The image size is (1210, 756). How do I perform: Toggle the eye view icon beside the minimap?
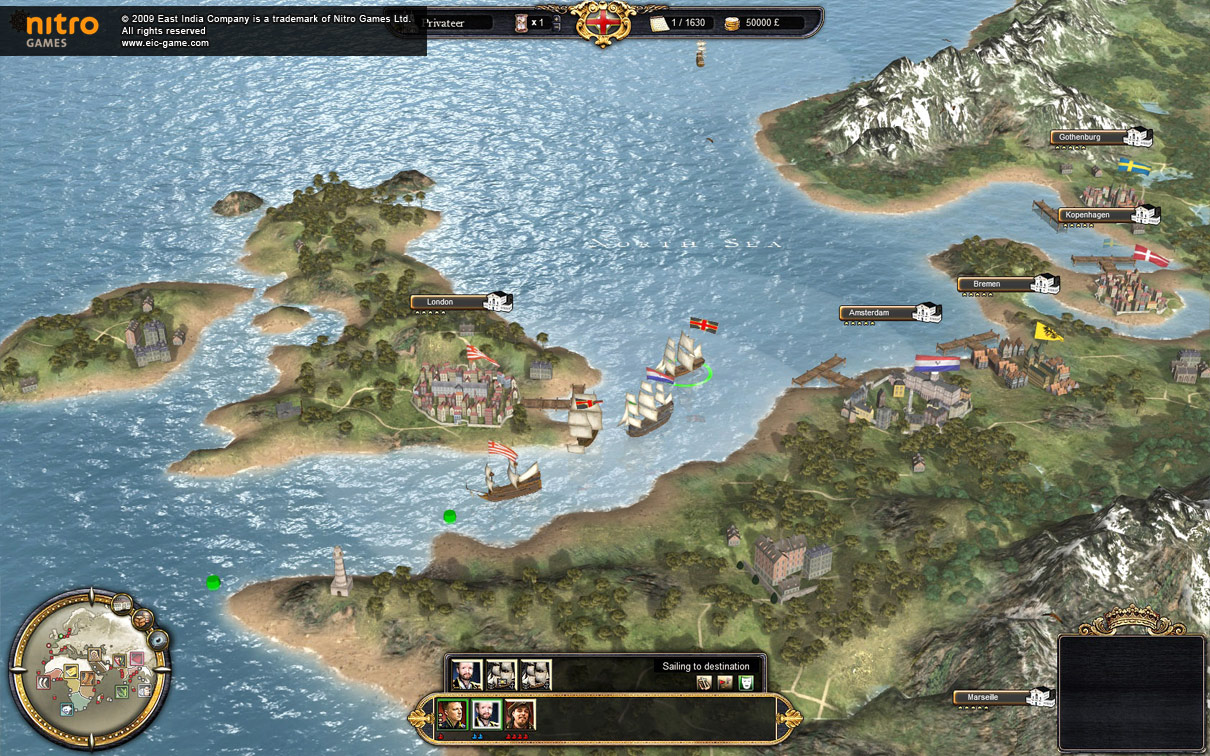(157, 639)
